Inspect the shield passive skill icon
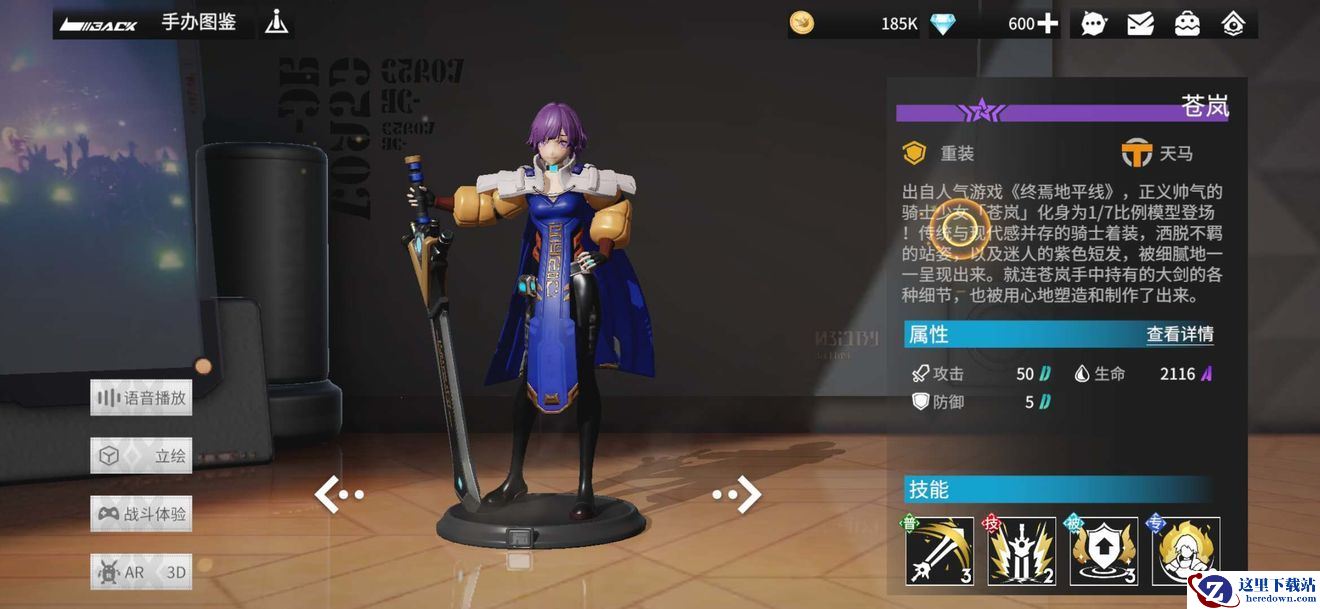 [x=1104, y=551]
